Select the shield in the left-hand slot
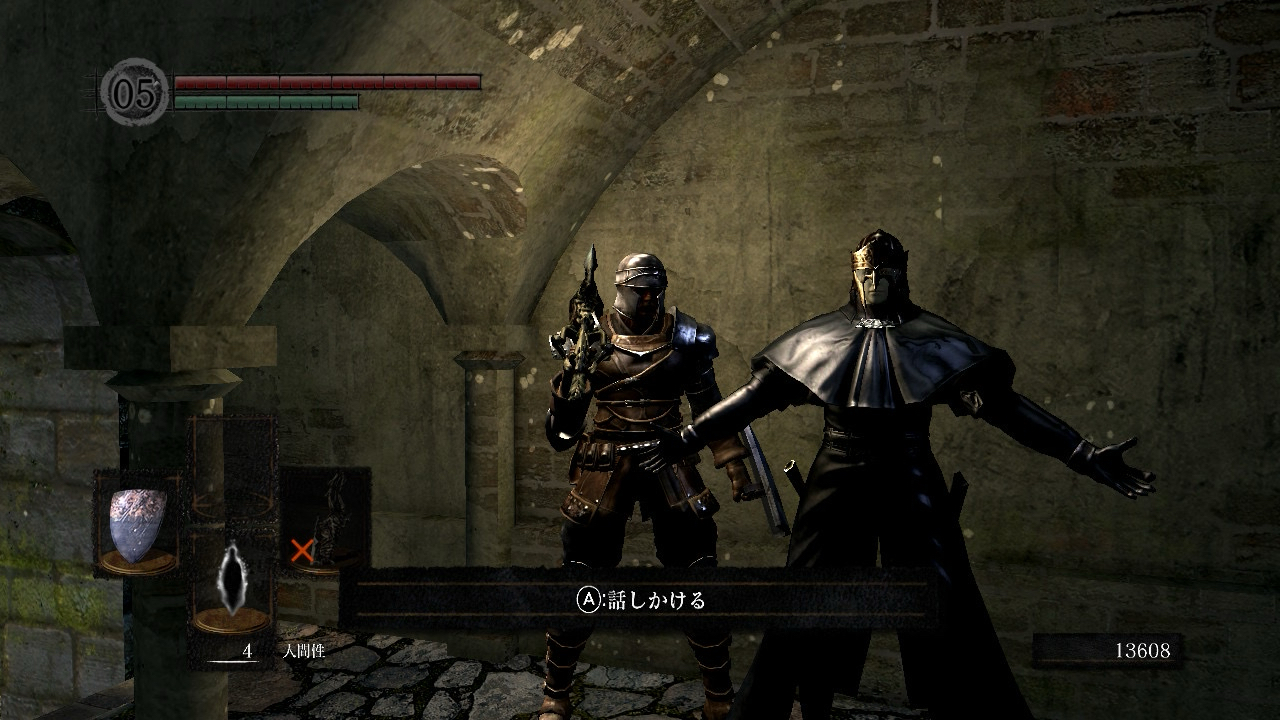1280x720 pixels. 137,524
